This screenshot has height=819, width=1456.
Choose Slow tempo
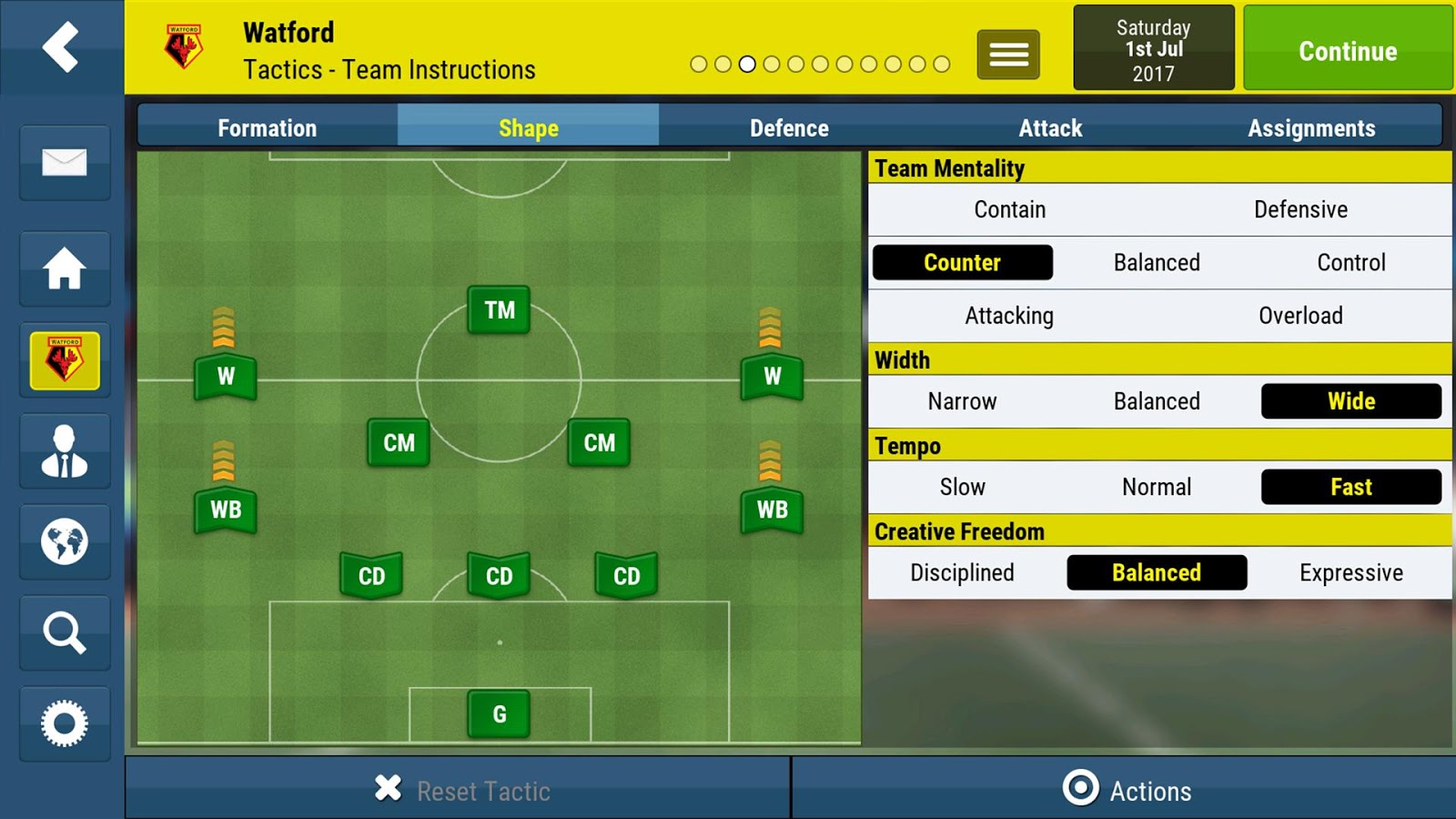coord(962,487)
